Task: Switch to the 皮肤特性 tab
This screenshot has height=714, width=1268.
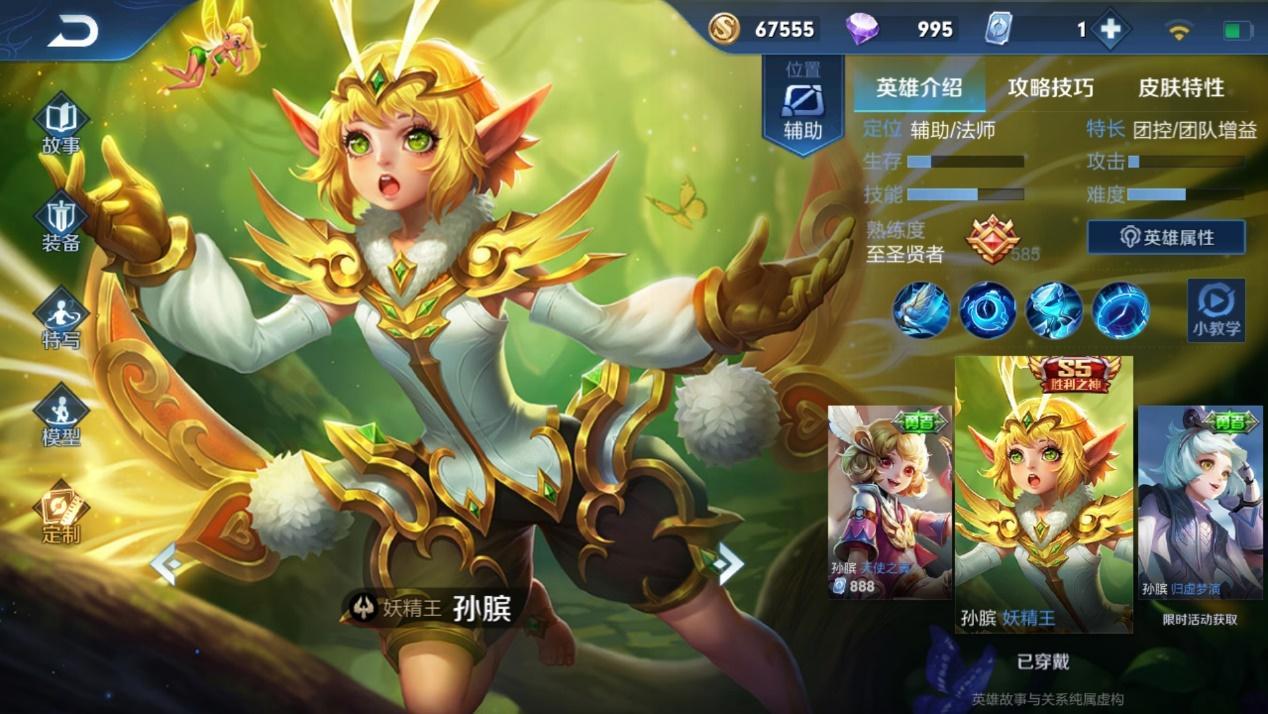Action: pos(1181,88)
